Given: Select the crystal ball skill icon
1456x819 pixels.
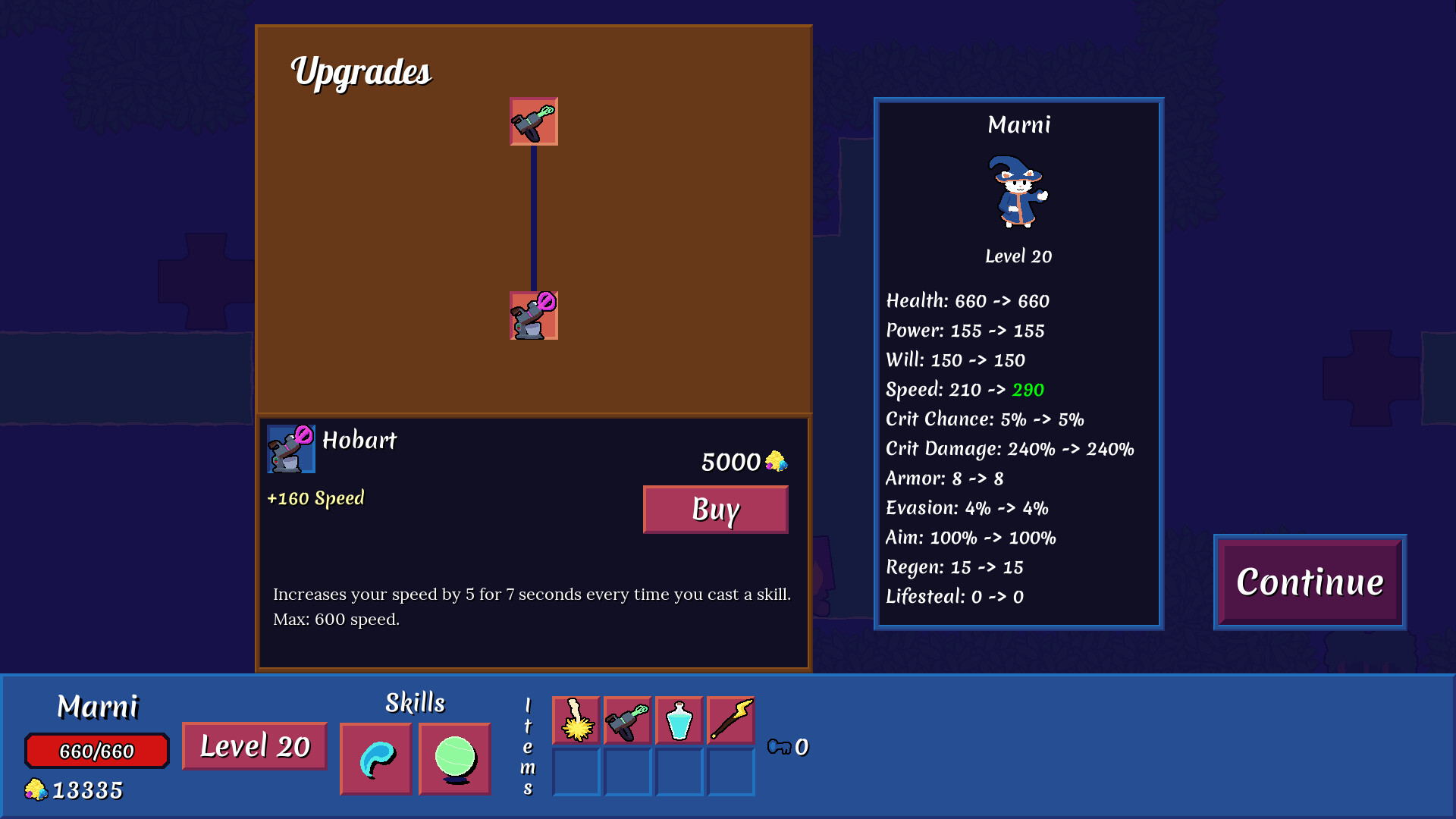Looking at the screenshot, I should click(454, 758).
